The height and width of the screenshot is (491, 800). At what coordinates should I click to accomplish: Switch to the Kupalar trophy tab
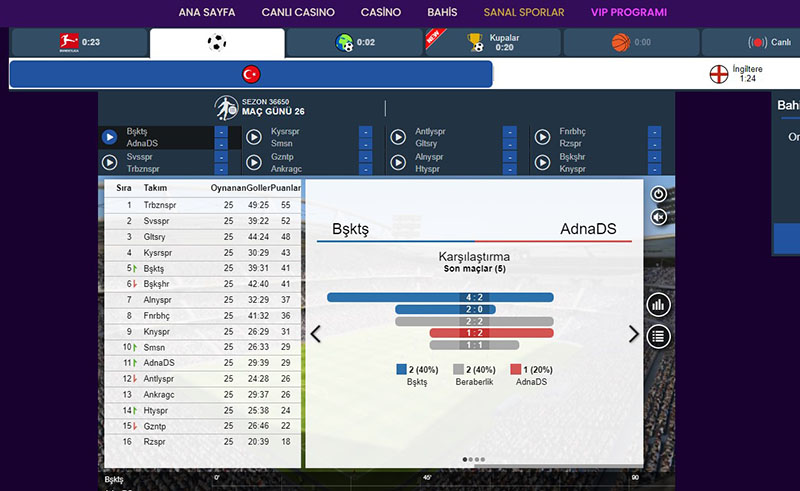point(490,42)
